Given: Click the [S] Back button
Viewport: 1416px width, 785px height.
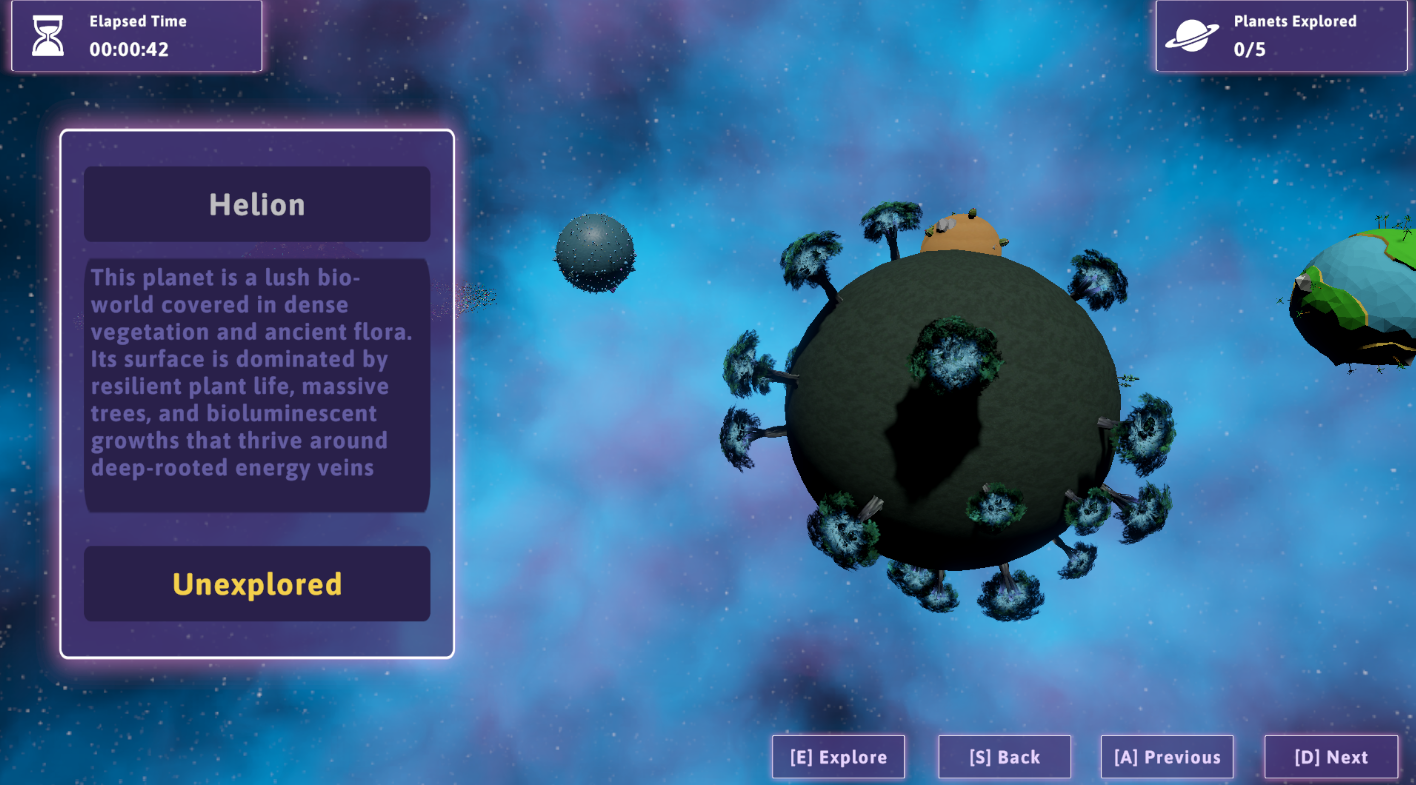Looking at the screenshot, I should 1004,757.
